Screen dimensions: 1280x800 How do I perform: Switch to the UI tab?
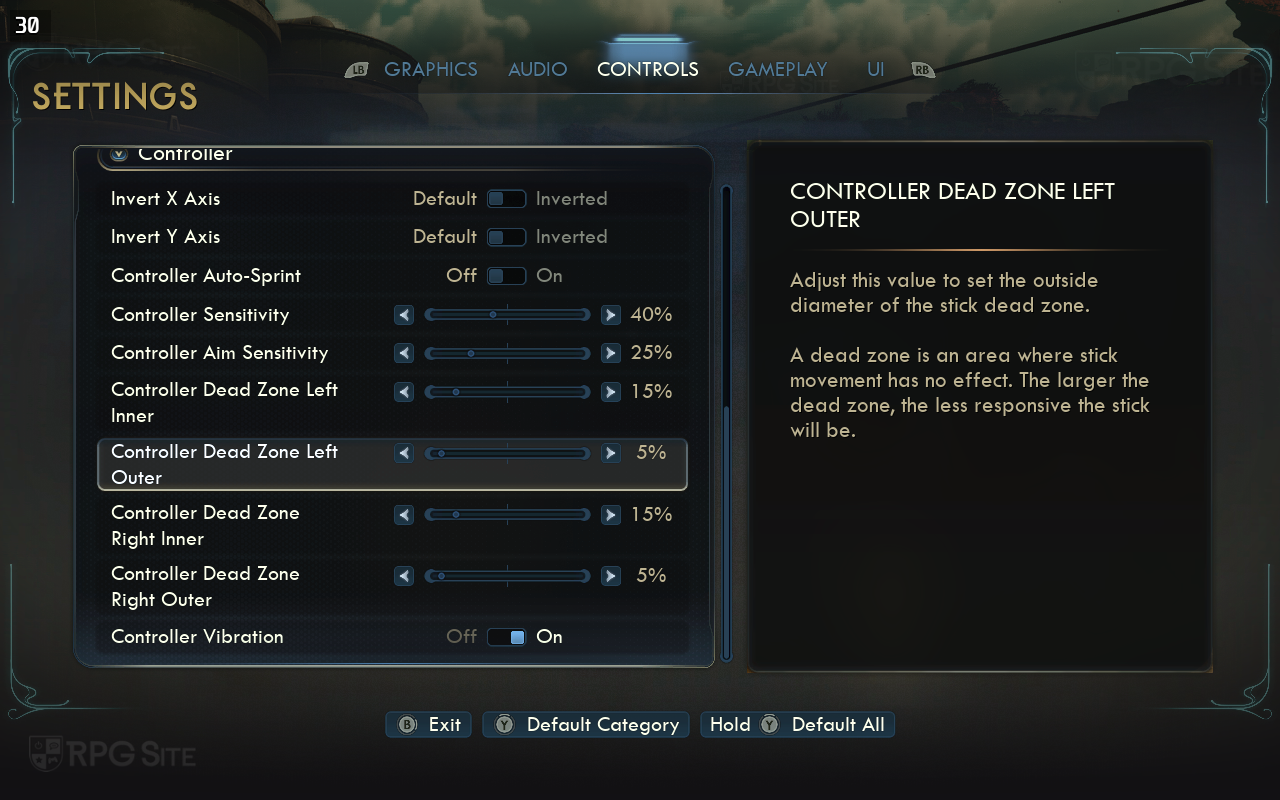(875, 69)
